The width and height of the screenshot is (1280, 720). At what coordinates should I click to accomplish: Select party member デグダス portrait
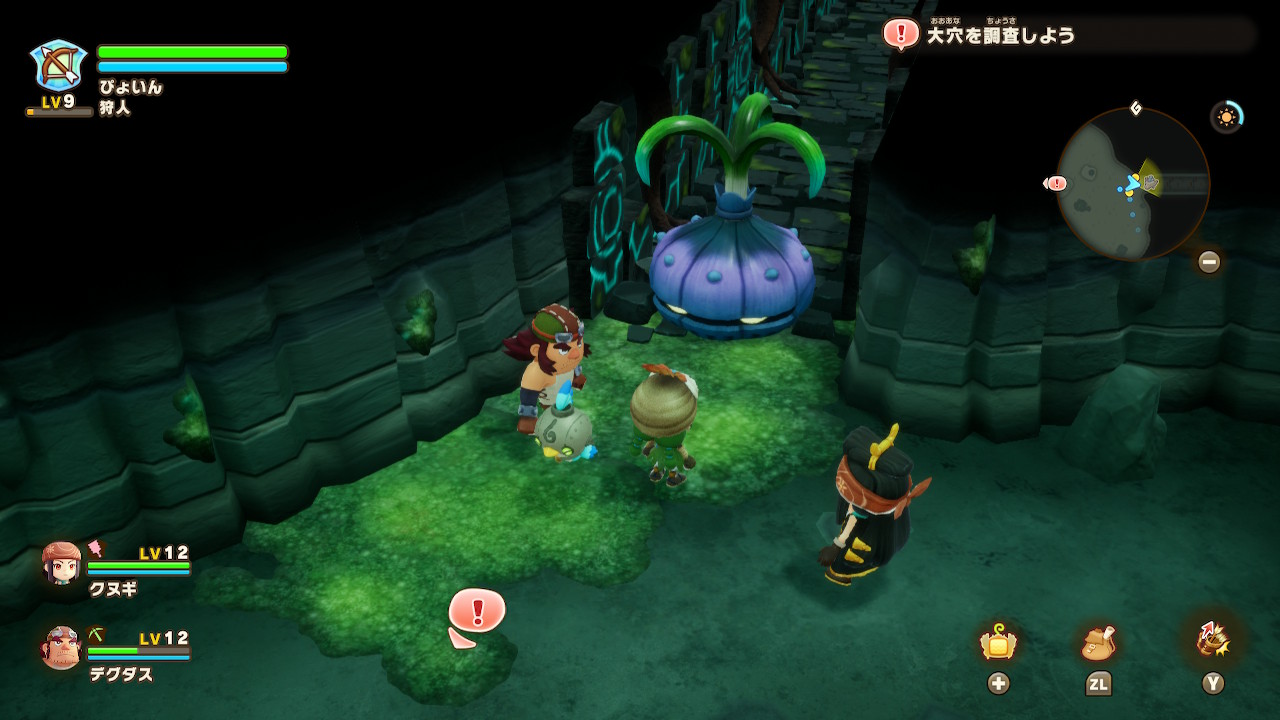pos(62,648)
